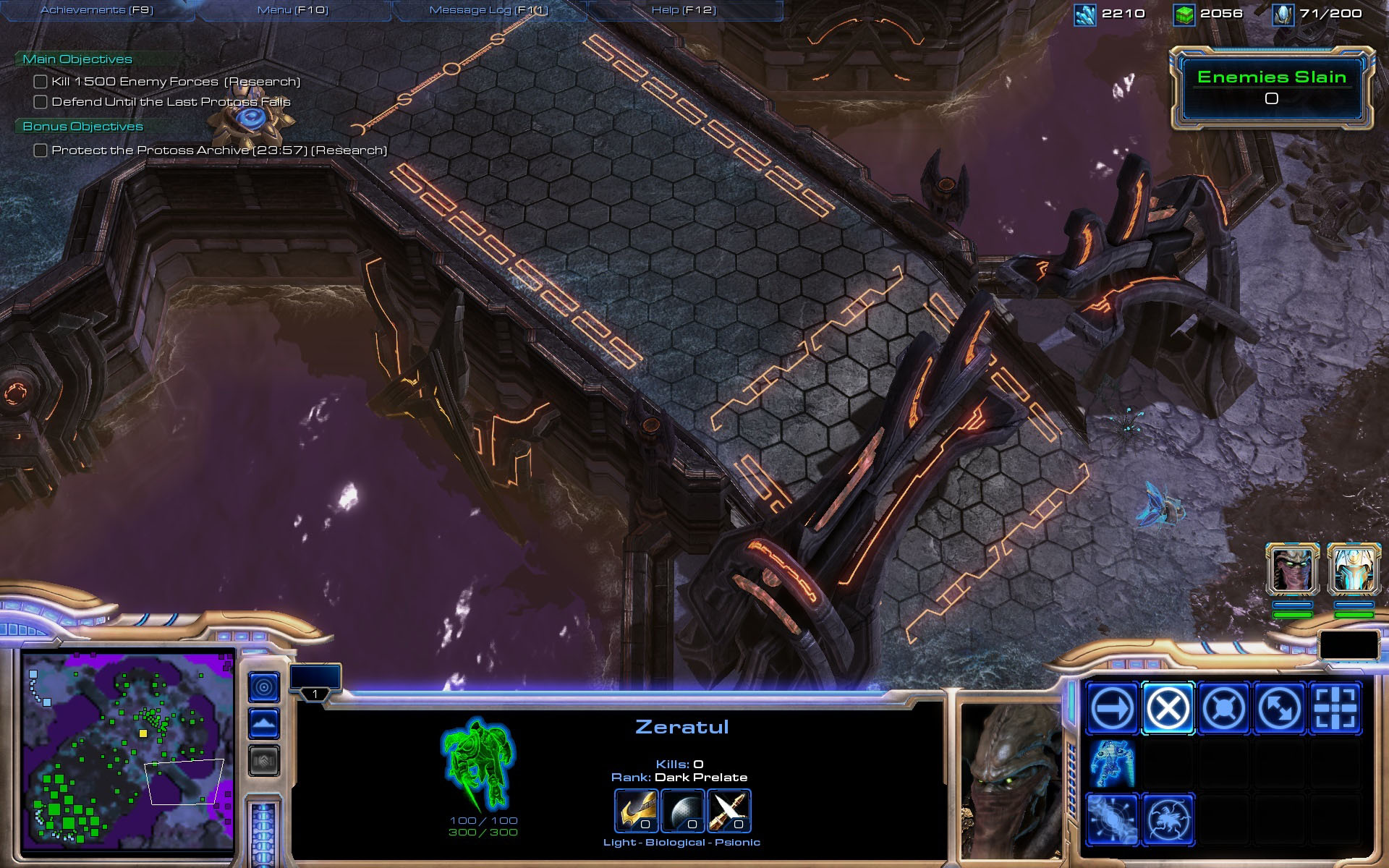Click Zeratul's green unit wireframe
1389x868 pixels.
[x=478, y=764]
